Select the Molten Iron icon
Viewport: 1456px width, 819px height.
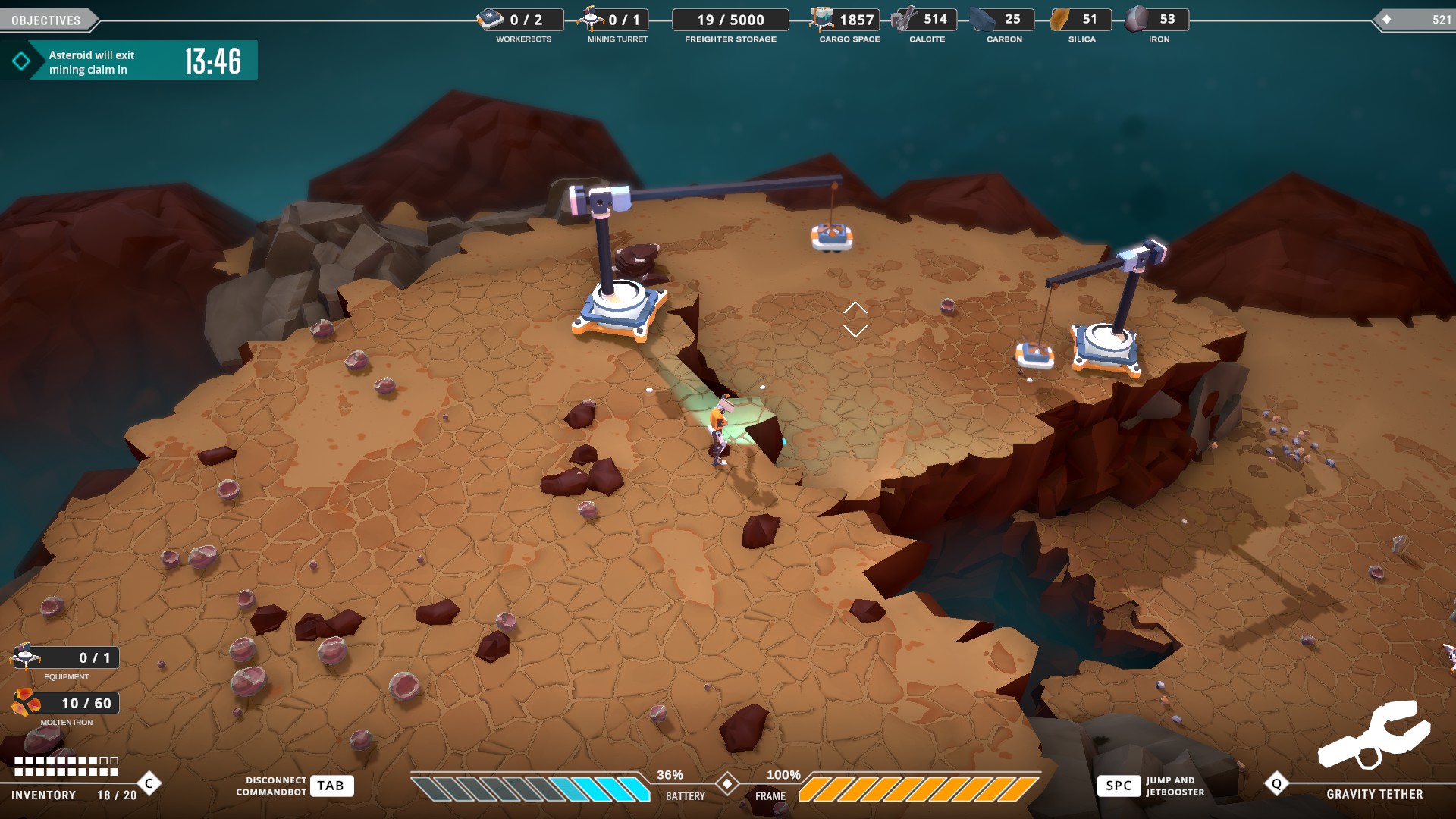pos(26,703)
